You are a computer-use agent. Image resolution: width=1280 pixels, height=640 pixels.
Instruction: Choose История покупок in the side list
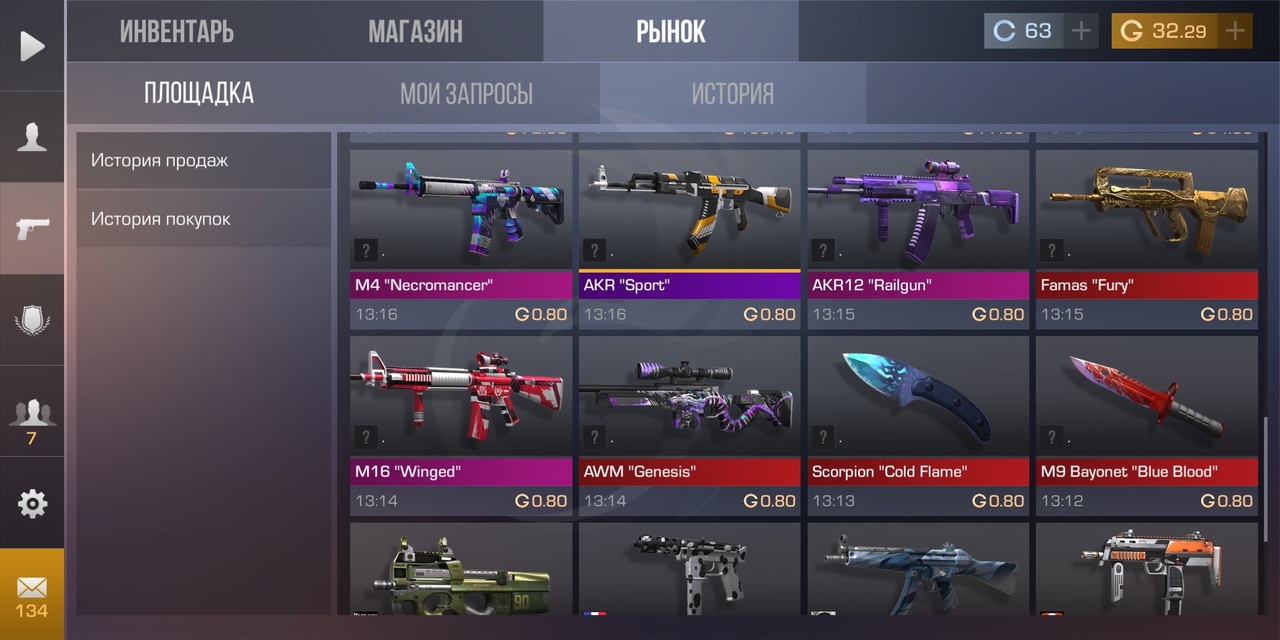pos(203,219)
